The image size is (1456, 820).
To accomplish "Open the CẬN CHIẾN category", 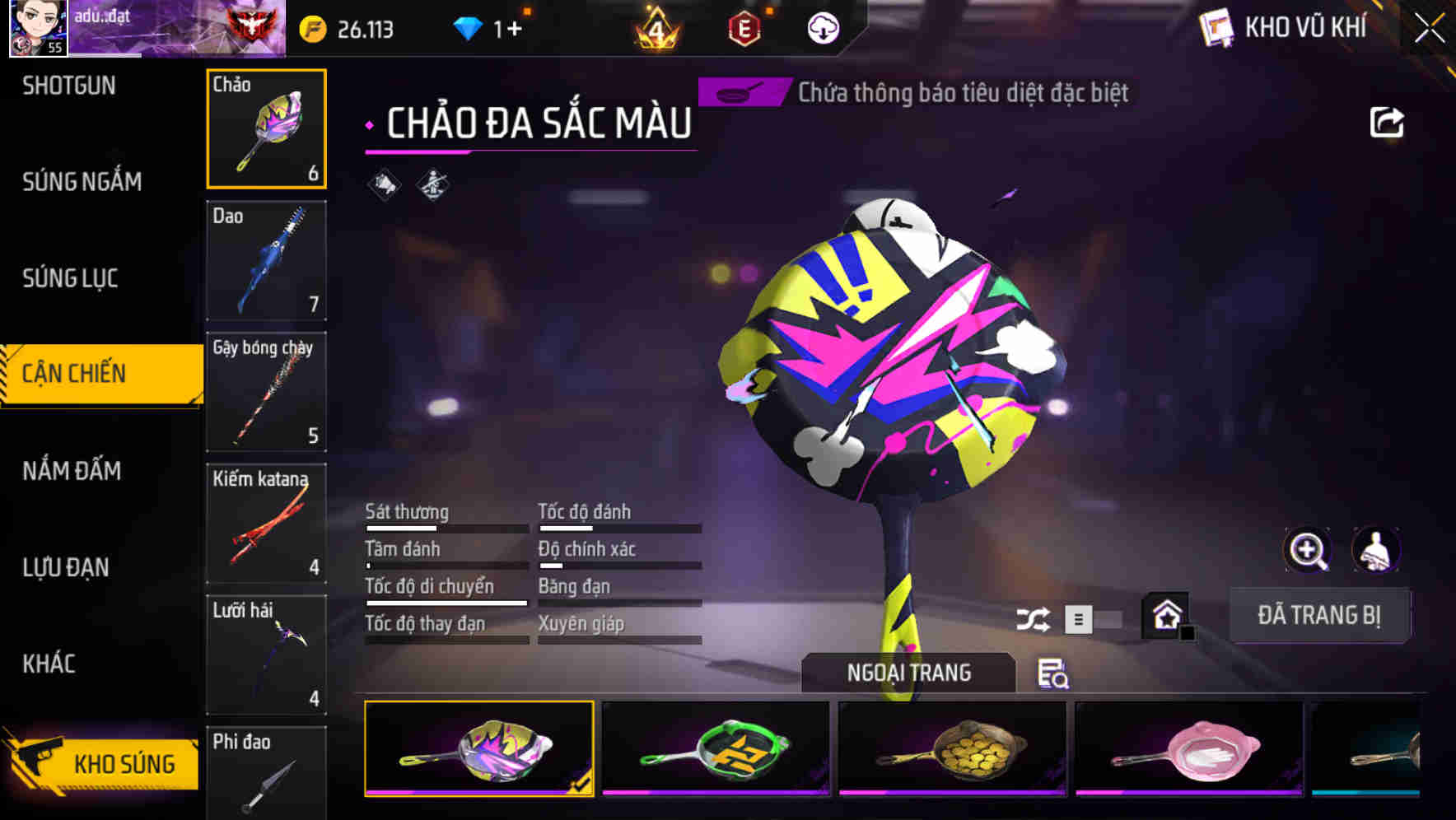I will click(x=91, y=373).
